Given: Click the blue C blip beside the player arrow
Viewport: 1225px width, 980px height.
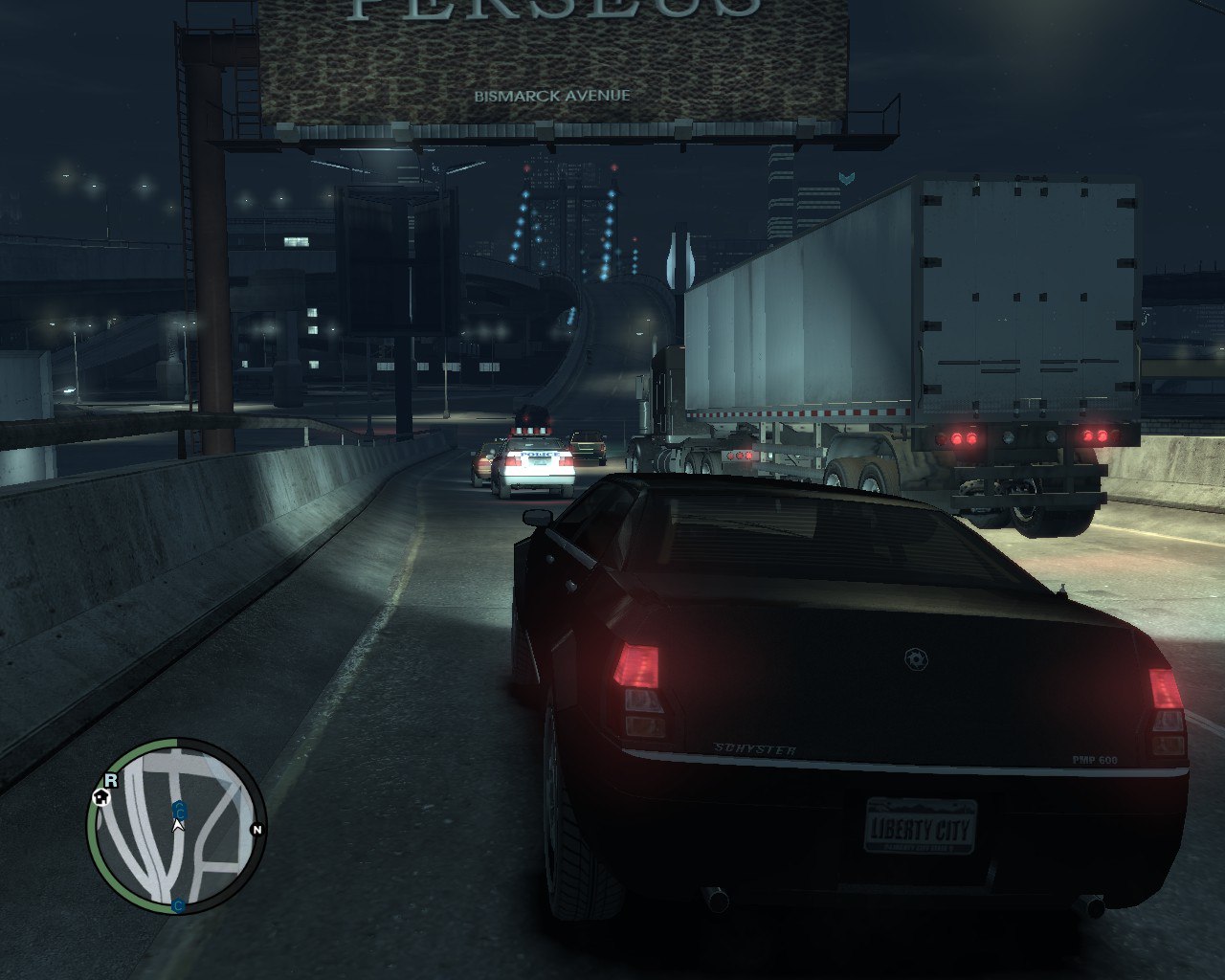Looking at the screenshot, I should (179, 811).
